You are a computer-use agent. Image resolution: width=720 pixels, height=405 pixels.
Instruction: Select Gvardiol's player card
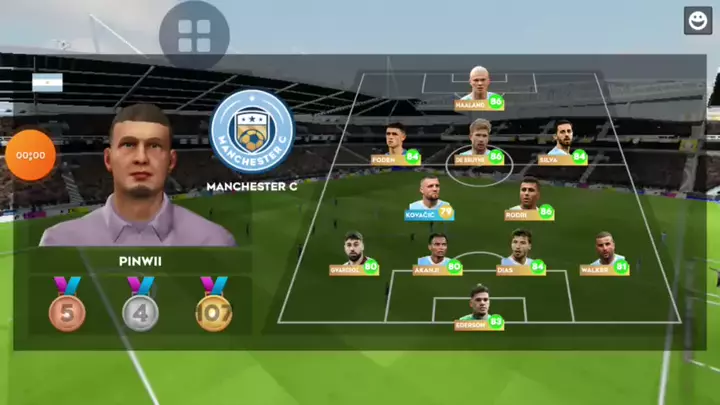[x=354, y=254]
